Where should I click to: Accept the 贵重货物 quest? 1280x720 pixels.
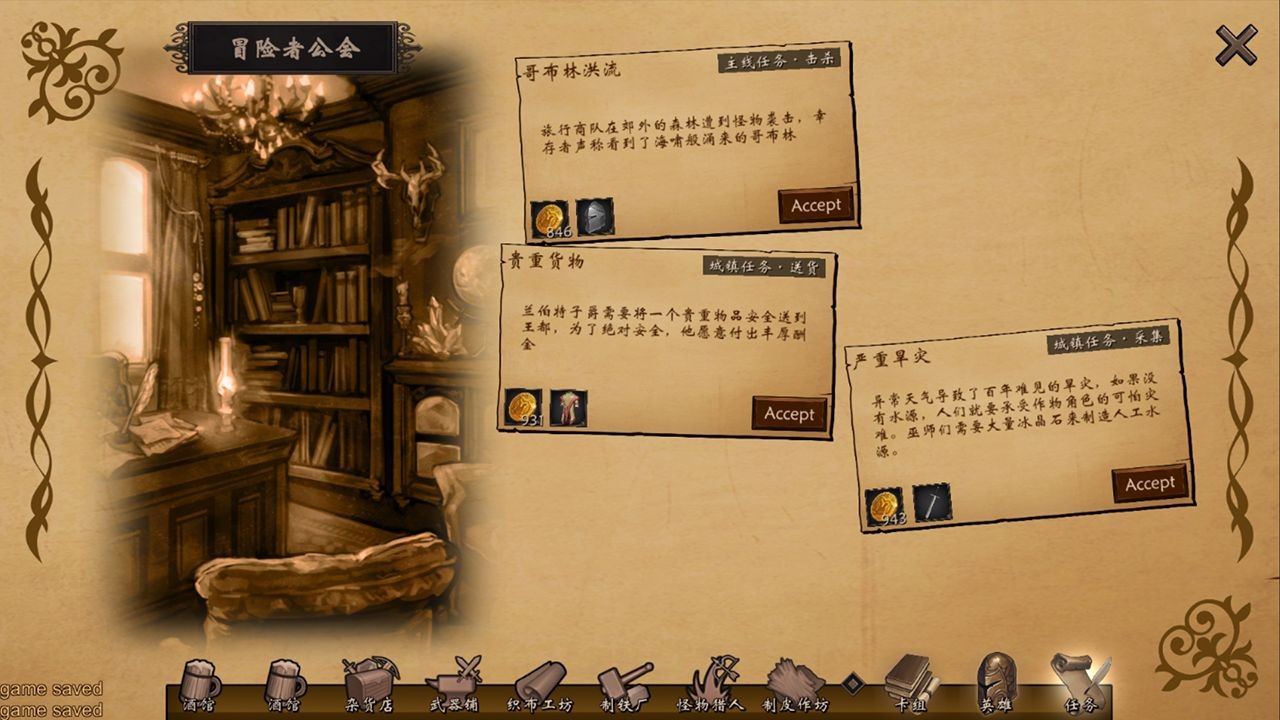[x=790, y=413]
